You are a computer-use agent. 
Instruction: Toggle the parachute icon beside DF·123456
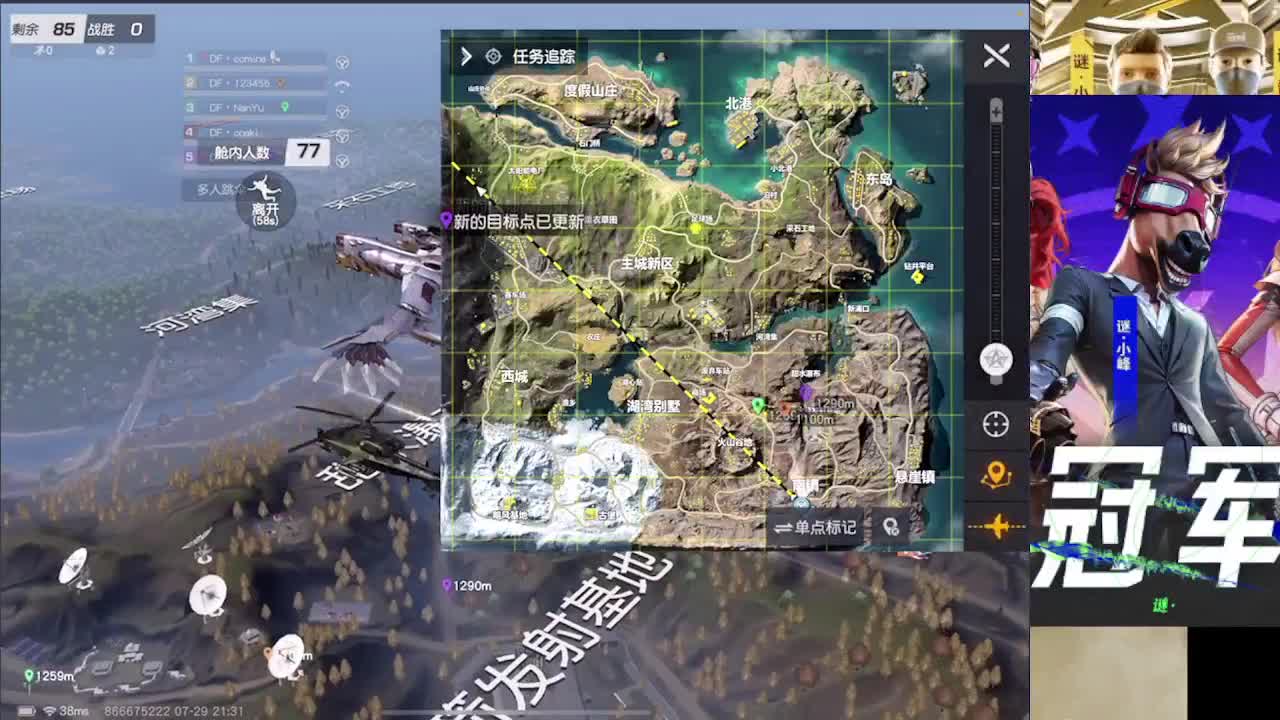343,85
